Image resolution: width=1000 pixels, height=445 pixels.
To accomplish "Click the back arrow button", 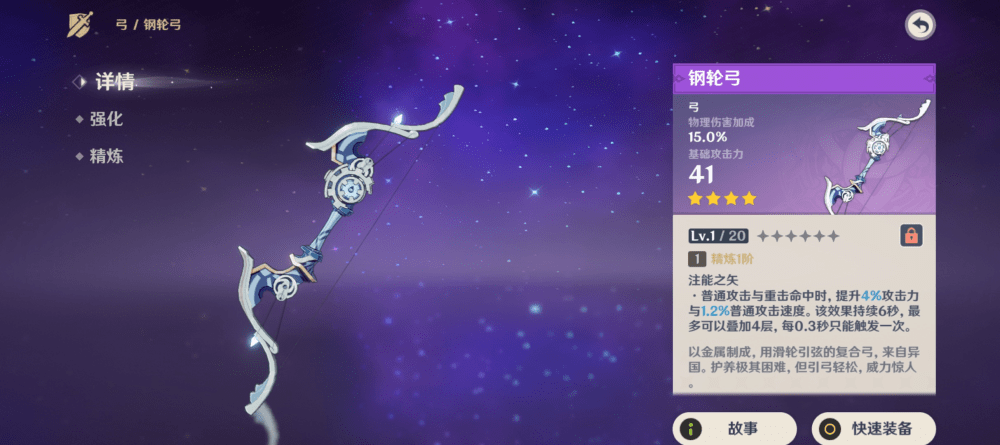I will pyautogui.click(x=920, y=25).
